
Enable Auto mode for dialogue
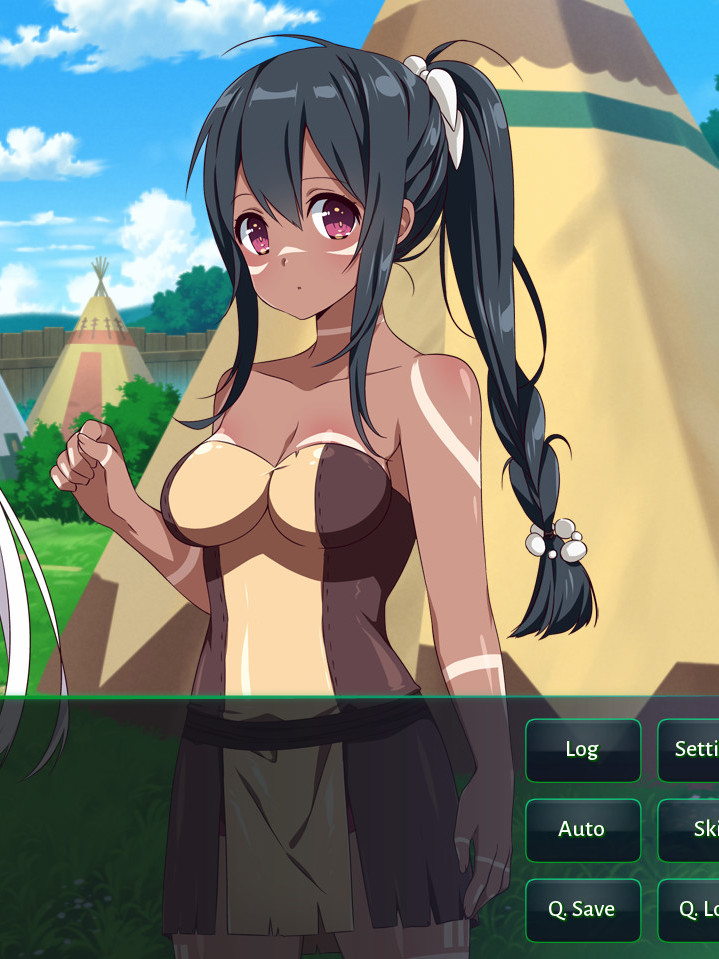(582, 830)
